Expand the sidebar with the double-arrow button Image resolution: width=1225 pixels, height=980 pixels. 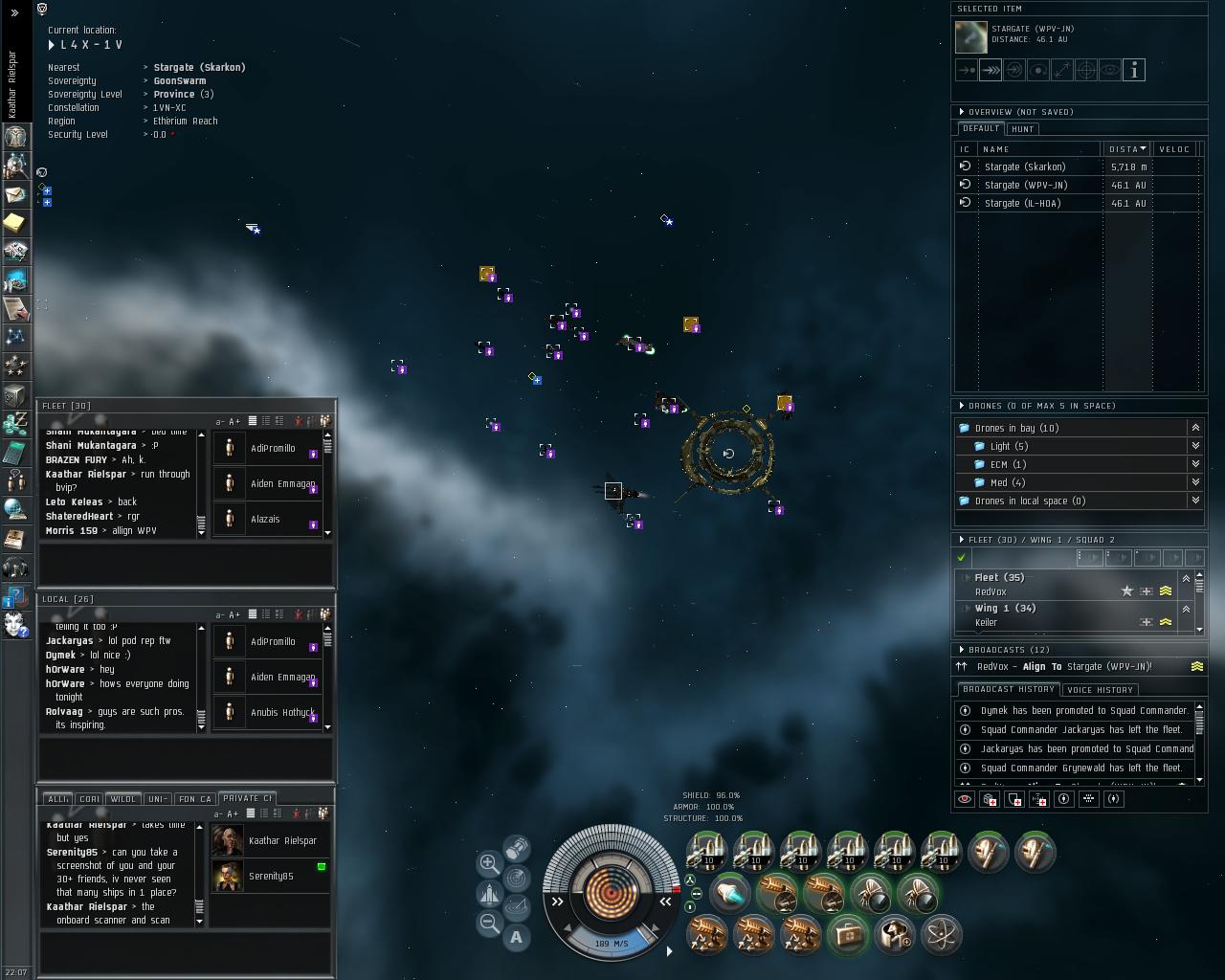pyautogui.click(x=14, y=12)
